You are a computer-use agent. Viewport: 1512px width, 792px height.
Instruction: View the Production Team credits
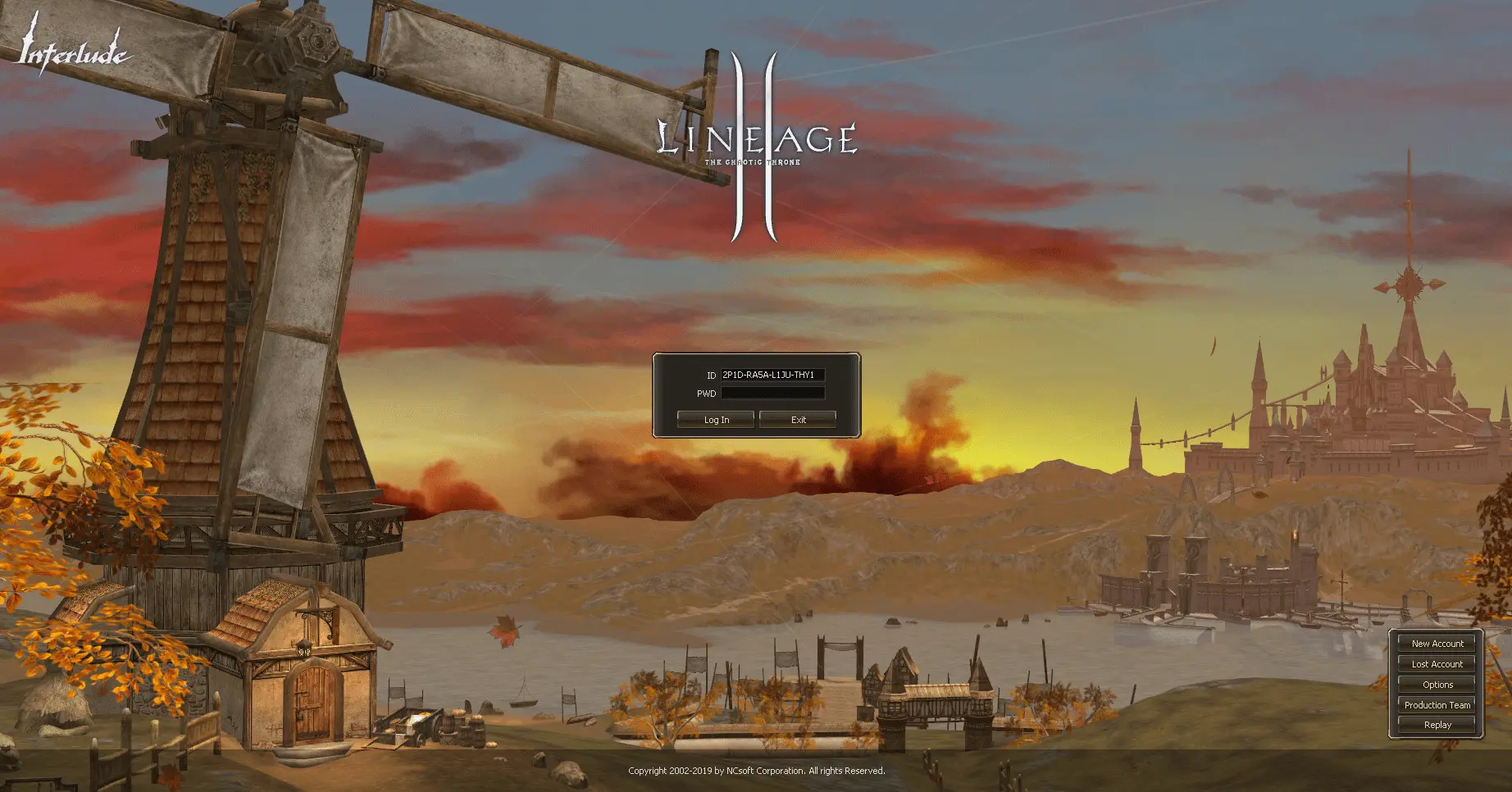[x=1437, y=705]
